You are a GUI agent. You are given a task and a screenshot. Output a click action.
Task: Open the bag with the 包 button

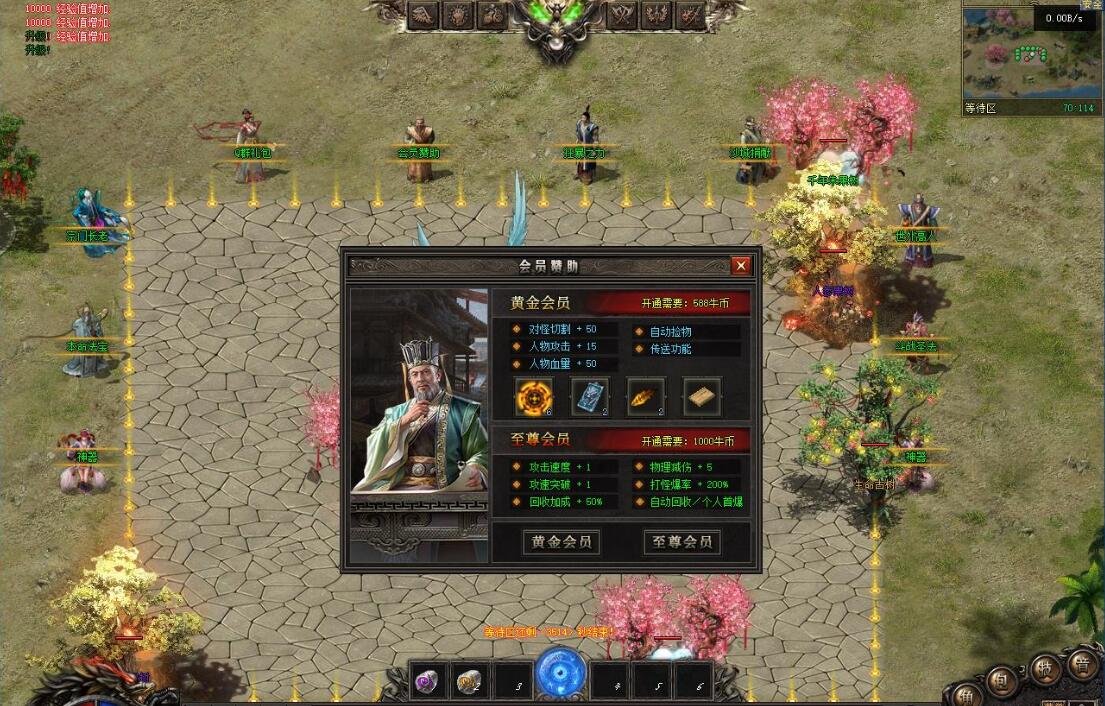click(1001, 681)
